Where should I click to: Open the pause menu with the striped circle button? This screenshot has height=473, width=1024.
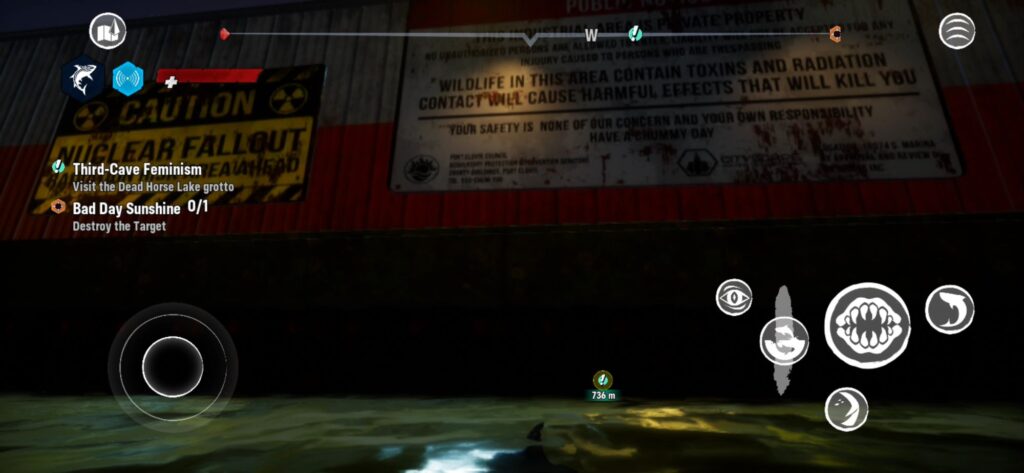[957, 31]
